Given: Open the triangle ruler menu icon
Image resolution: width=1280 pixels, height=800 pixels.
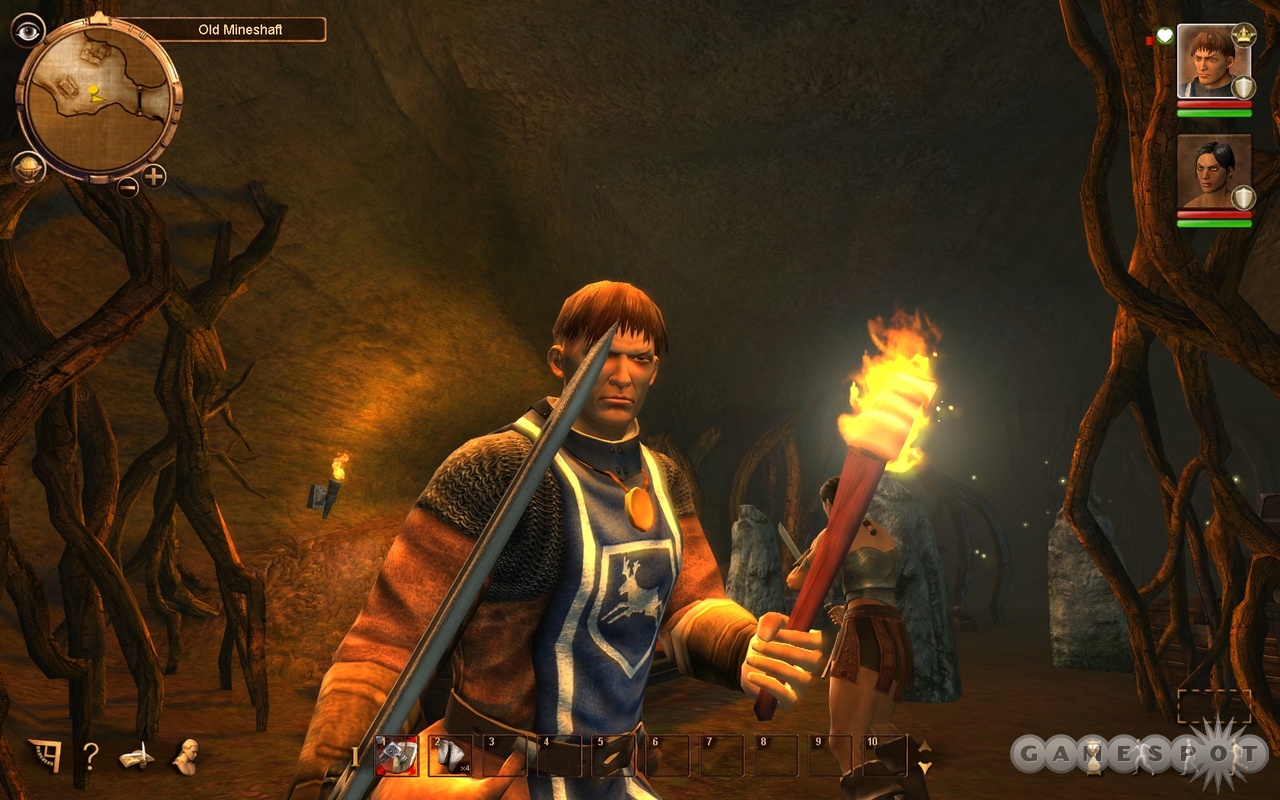Looking at the screenshot, I should 43,755.
